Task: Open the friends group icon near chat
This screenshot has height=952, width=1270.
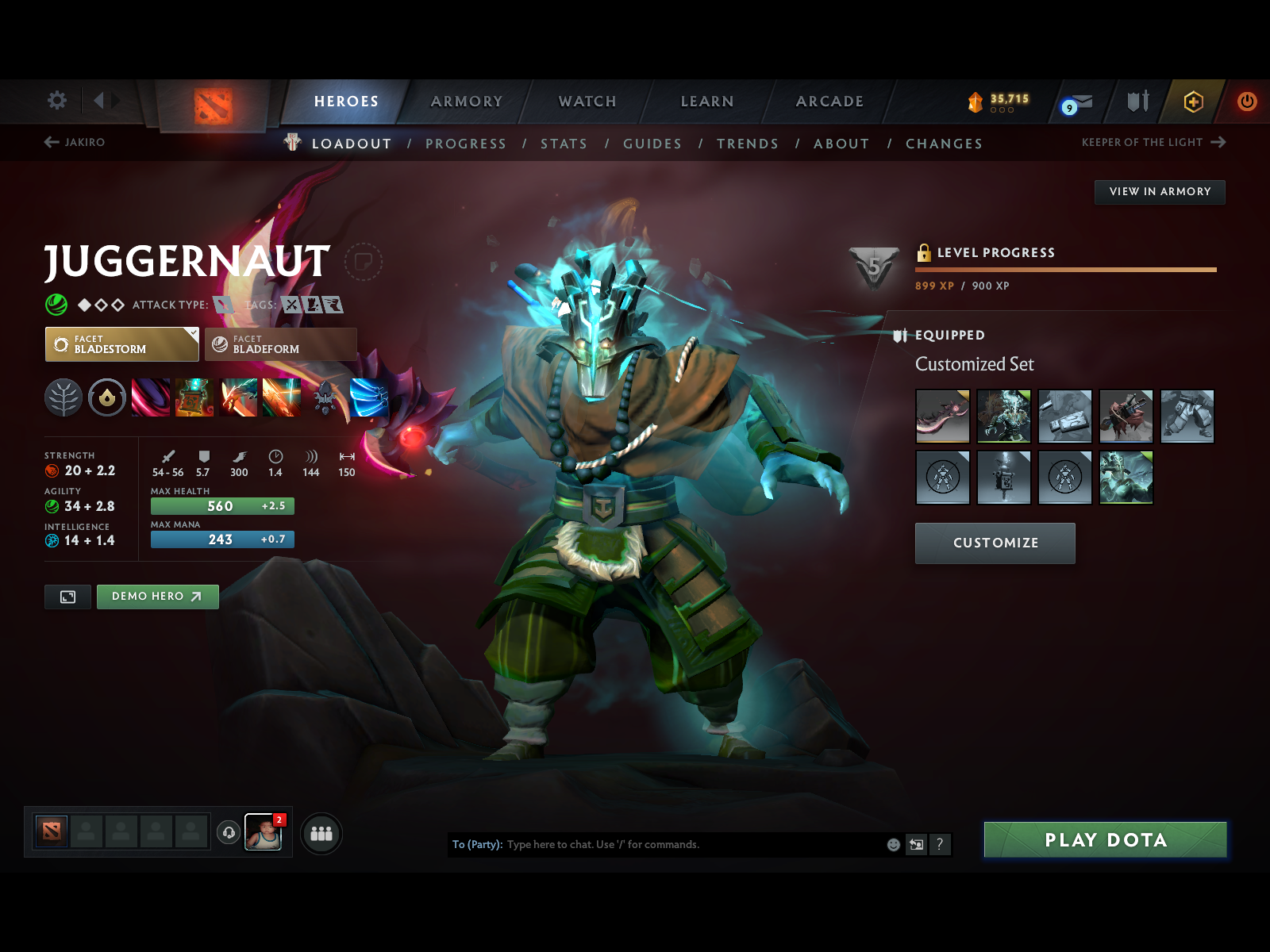Action: point(321,834)
